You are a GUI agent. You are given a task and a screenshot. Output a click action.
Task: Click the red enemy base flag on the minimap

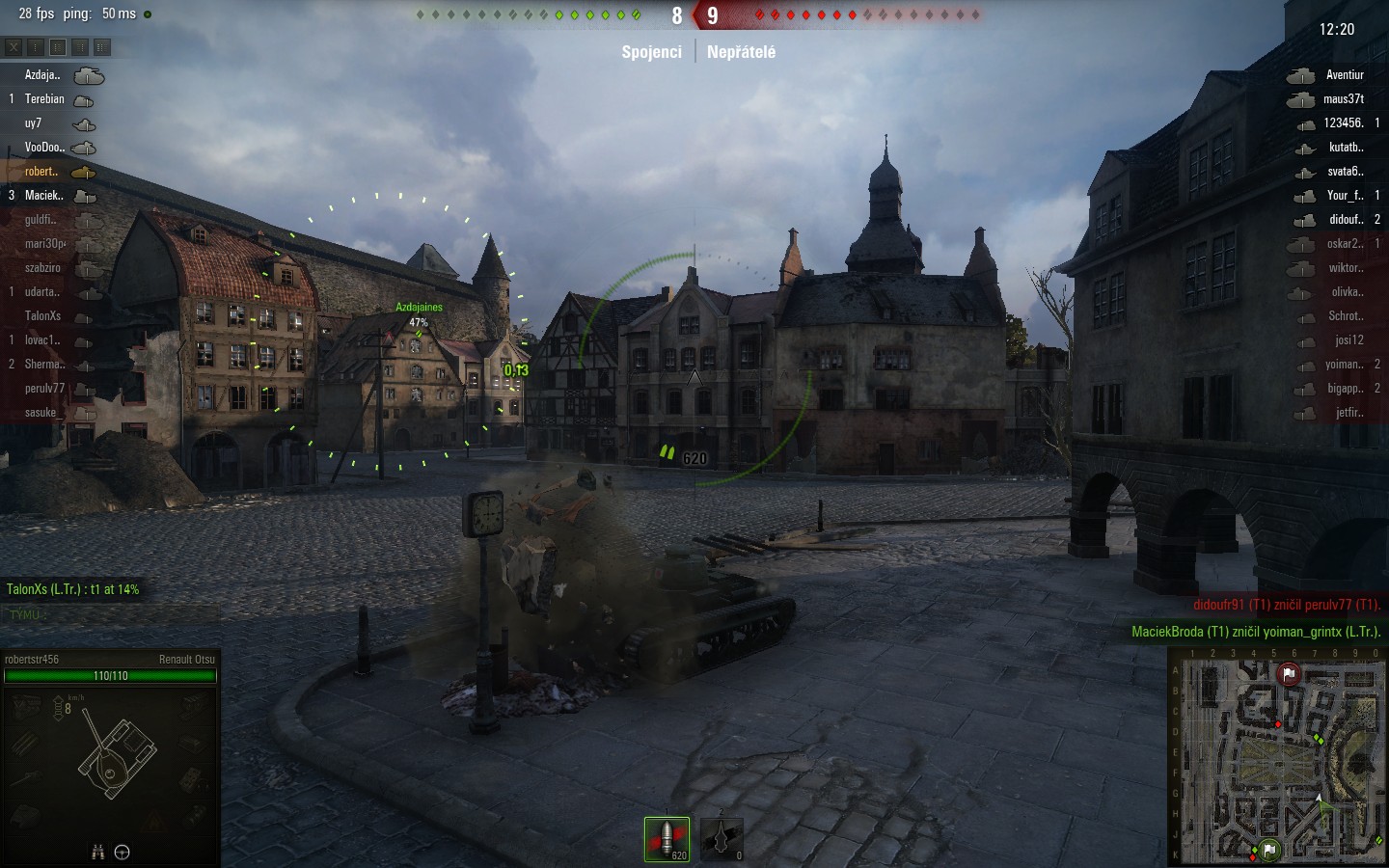1289,674
